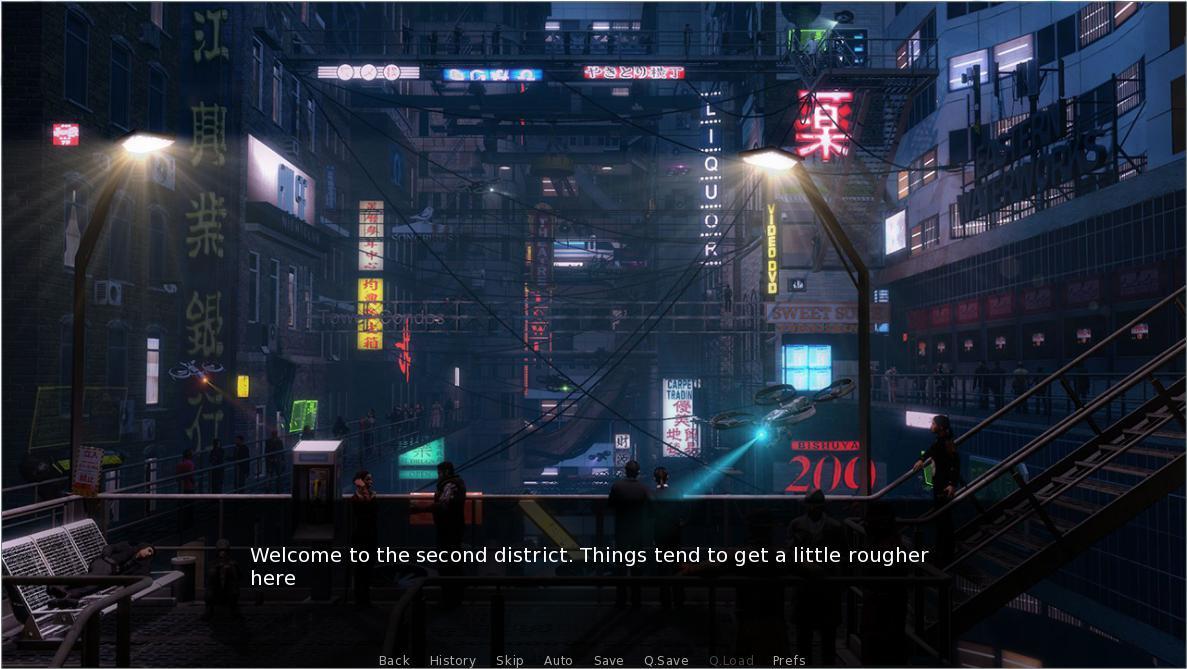Toggle Auto-advance for dialogue

[558, 660]
